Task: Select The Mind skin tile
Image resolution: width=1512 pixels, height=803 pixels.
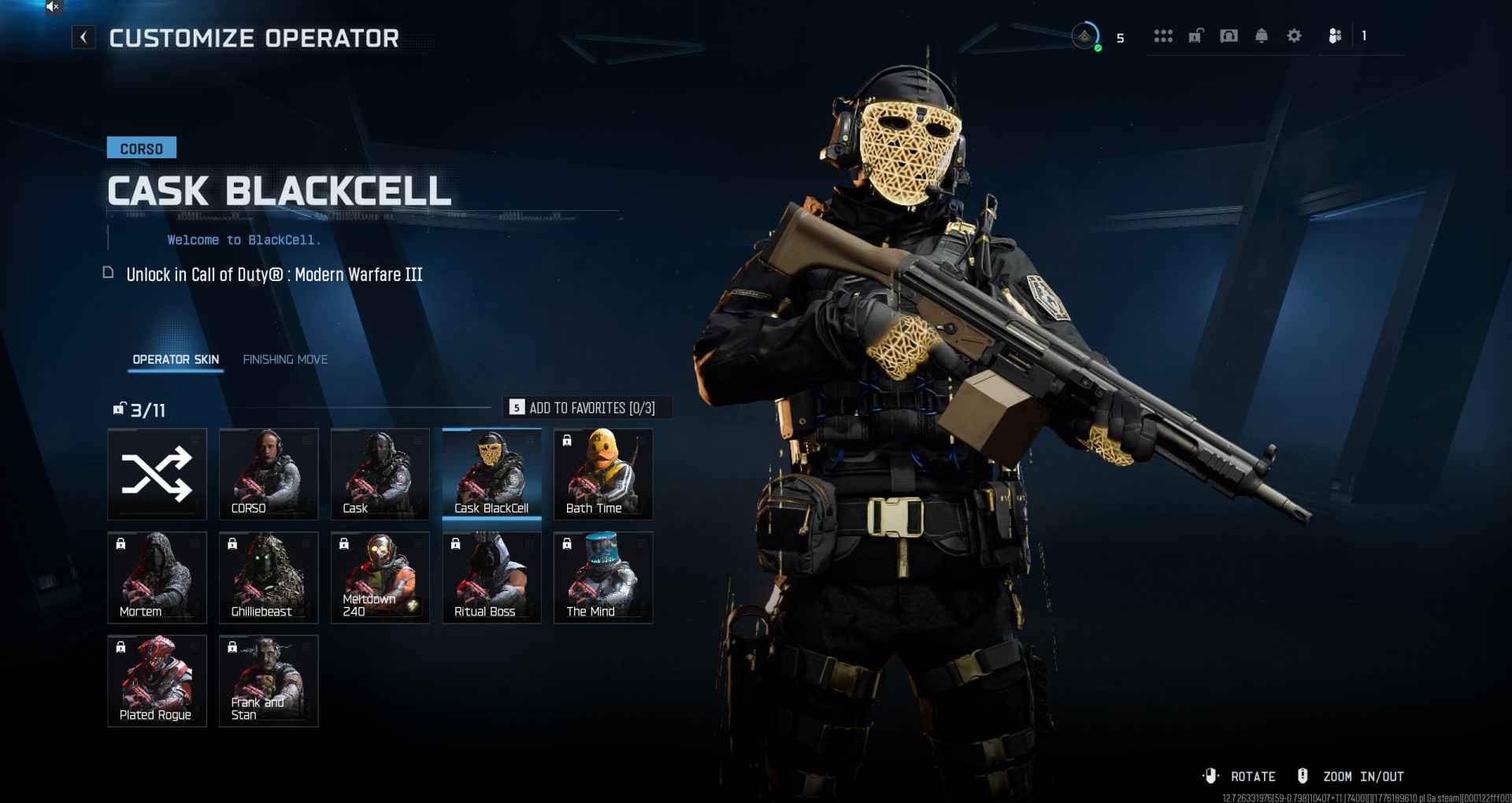Action: point(603,577)
